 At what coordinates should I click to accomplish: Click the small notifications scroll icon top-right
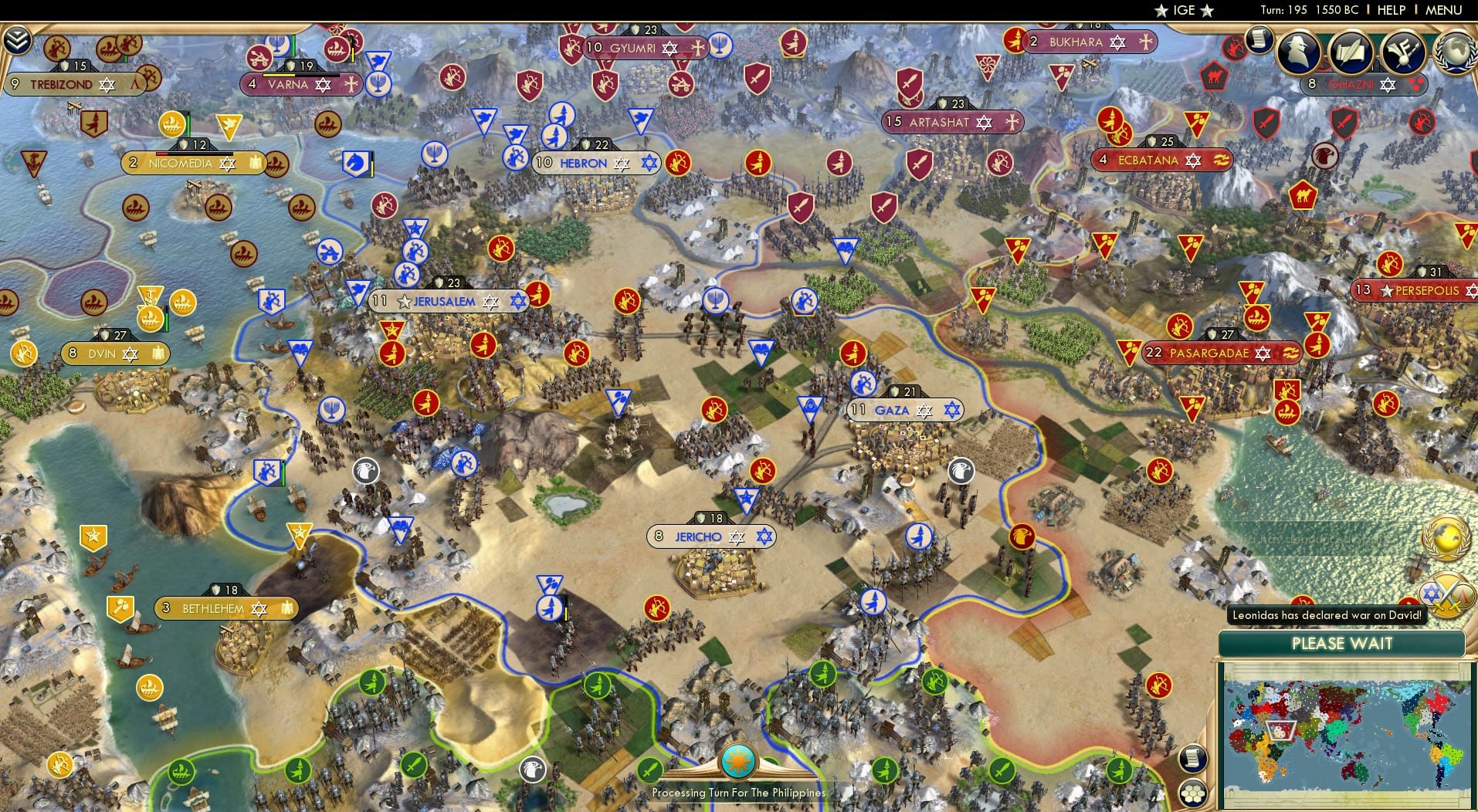pyautogui.click(x=1258, y=42)
